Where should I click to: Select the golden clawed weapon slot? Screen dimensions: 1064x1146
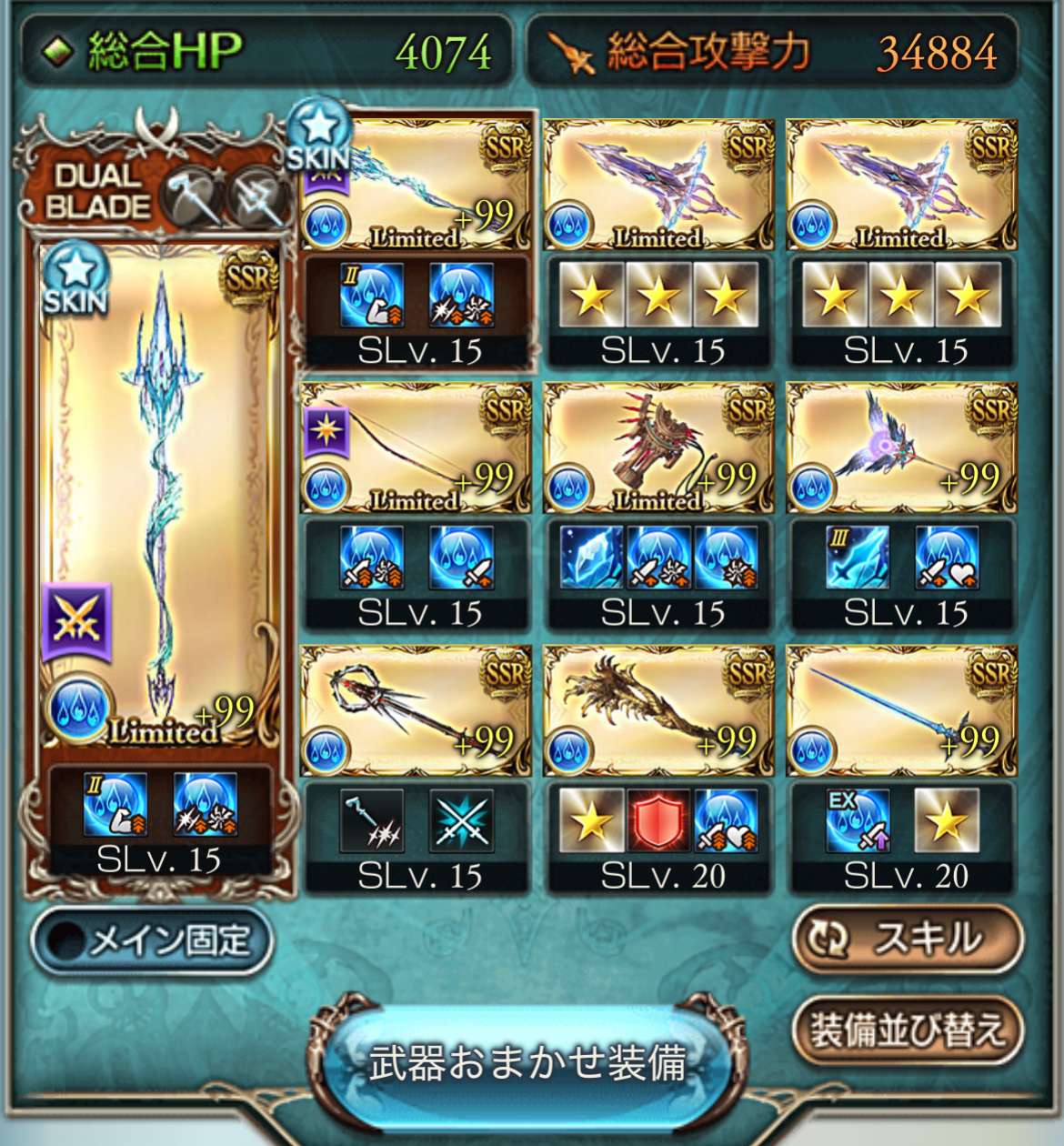[x=658, y=711]
